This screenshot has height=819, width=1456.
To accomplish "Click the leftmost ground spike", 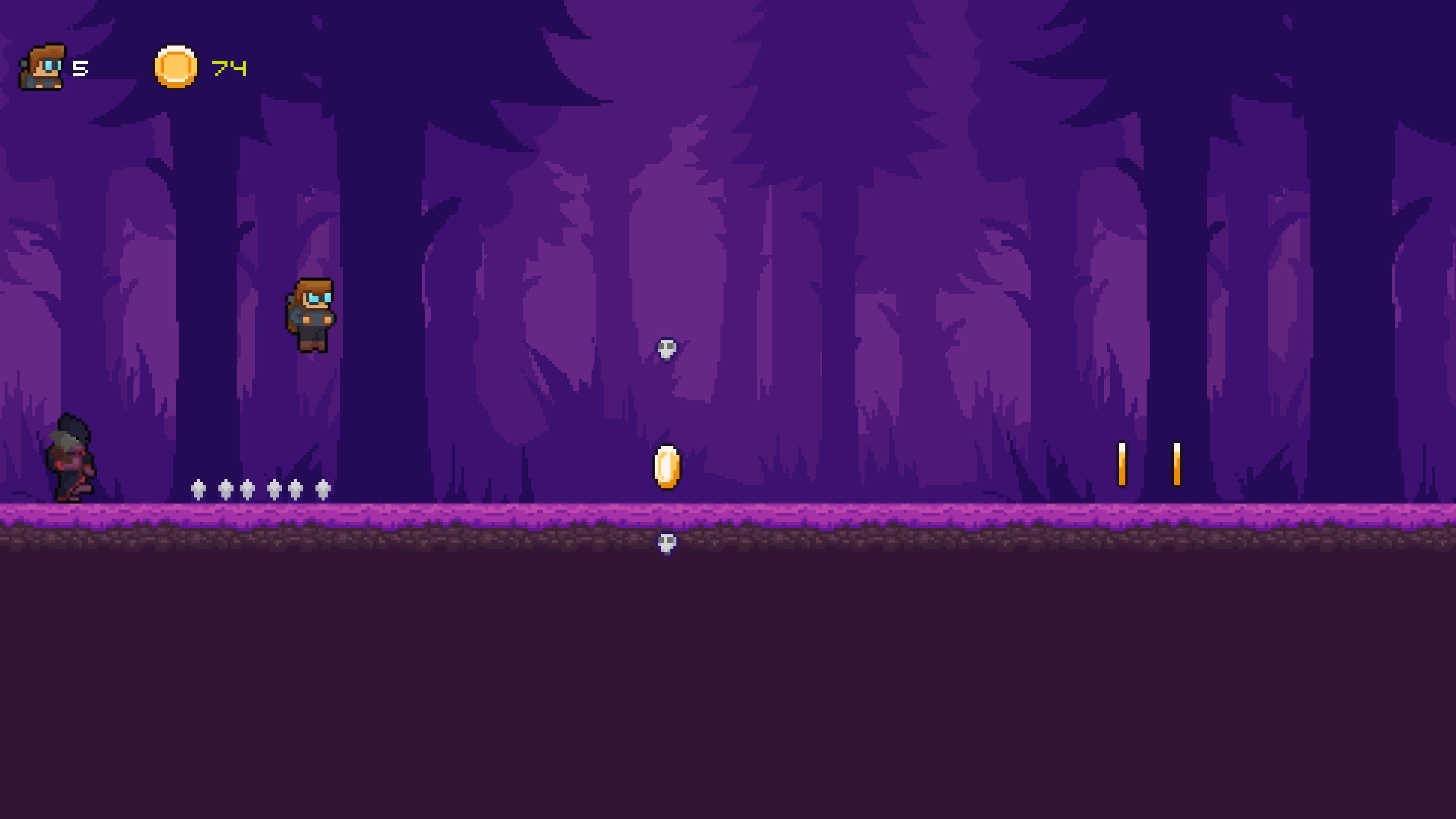I will [198, 489].
